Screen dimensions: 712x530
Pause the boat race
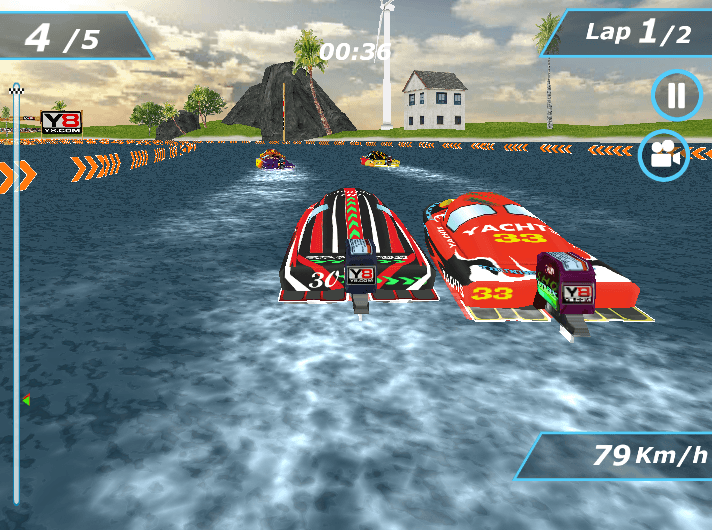677,96
